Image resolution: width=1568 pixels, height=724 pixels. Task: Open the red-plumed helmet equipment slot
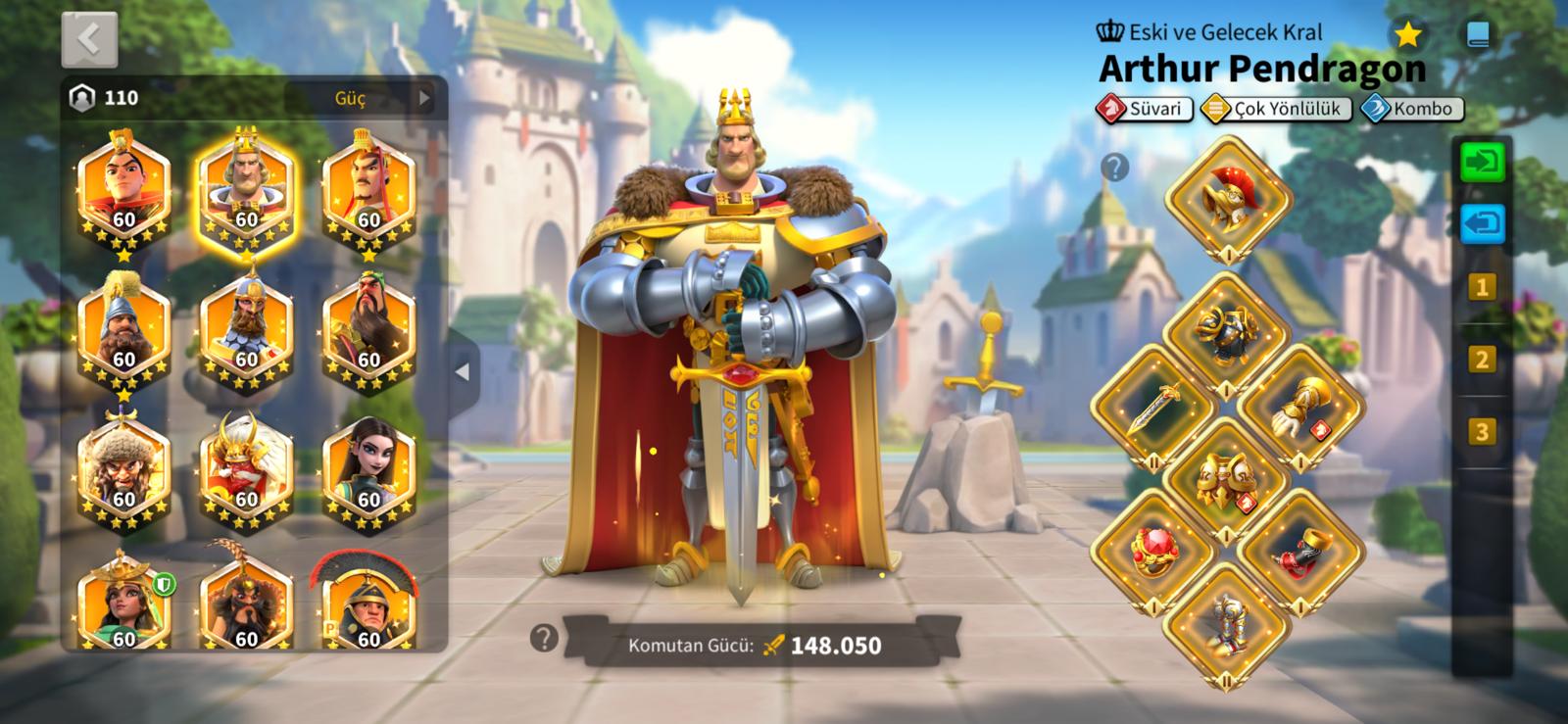pyautogui.click(x=1228, y=198)
